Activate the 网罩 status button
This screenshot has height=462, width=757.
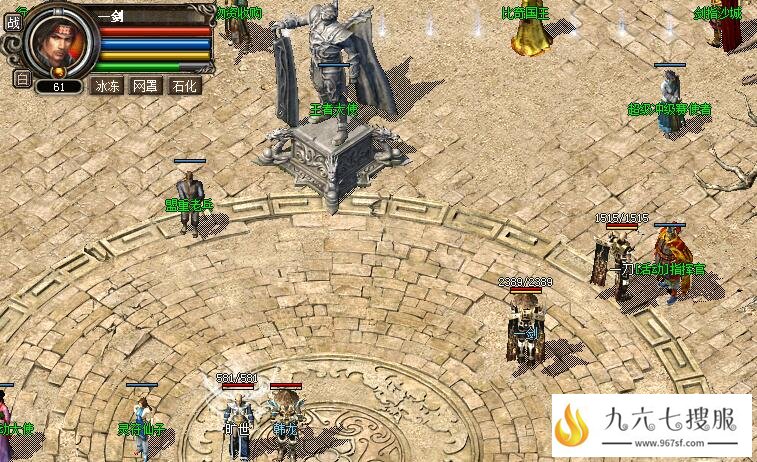145,86
